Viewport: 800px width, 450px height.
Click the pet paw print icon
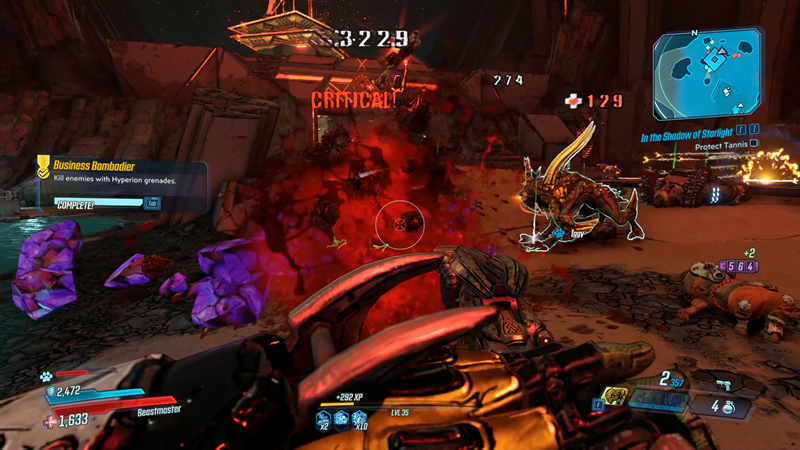pyautogui.click(x=45, y=377)
